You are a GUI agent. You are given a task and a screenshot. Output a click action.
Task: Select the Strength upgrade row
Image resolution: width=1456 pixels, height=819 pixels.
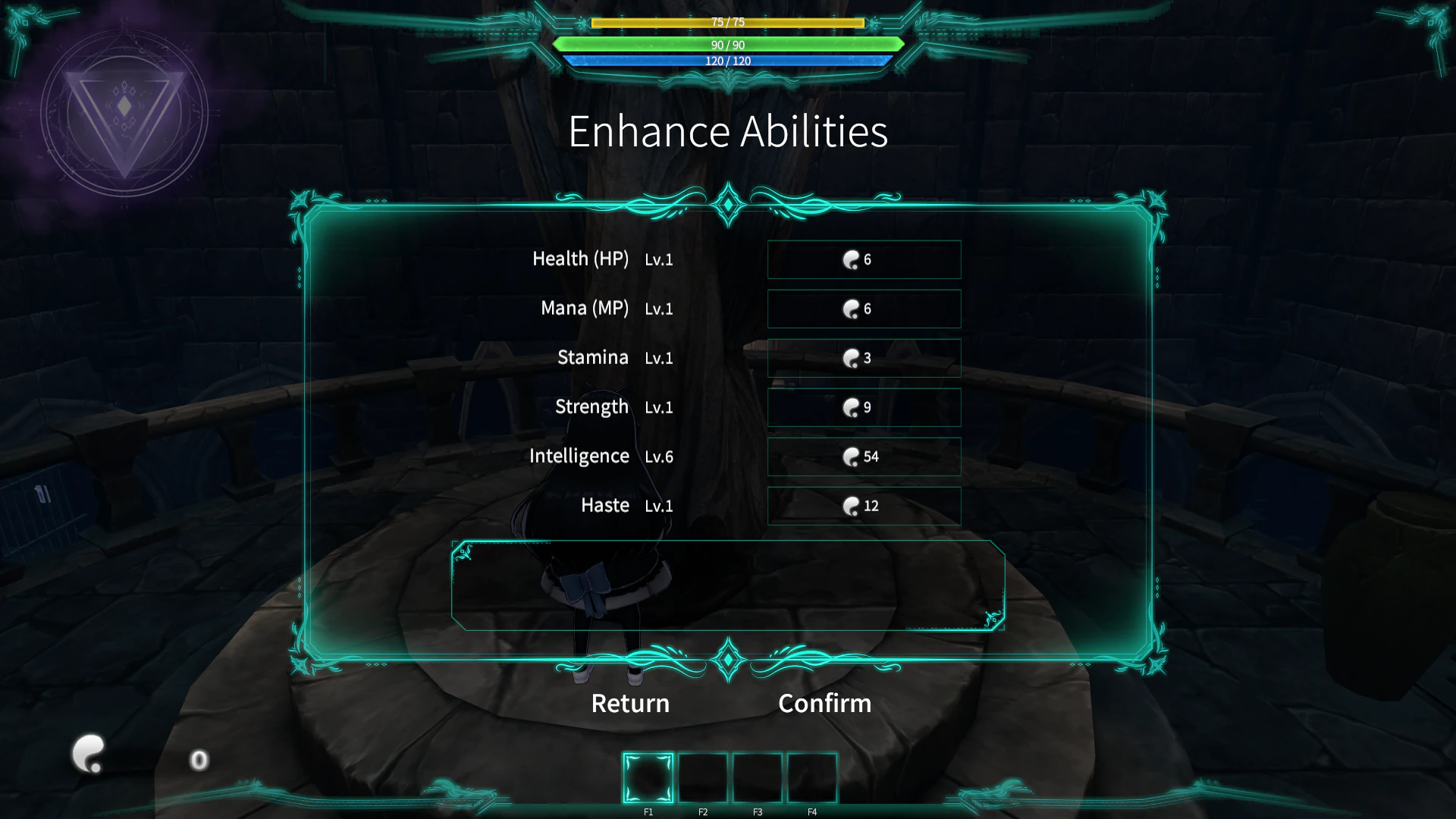[x=864, y=407]
